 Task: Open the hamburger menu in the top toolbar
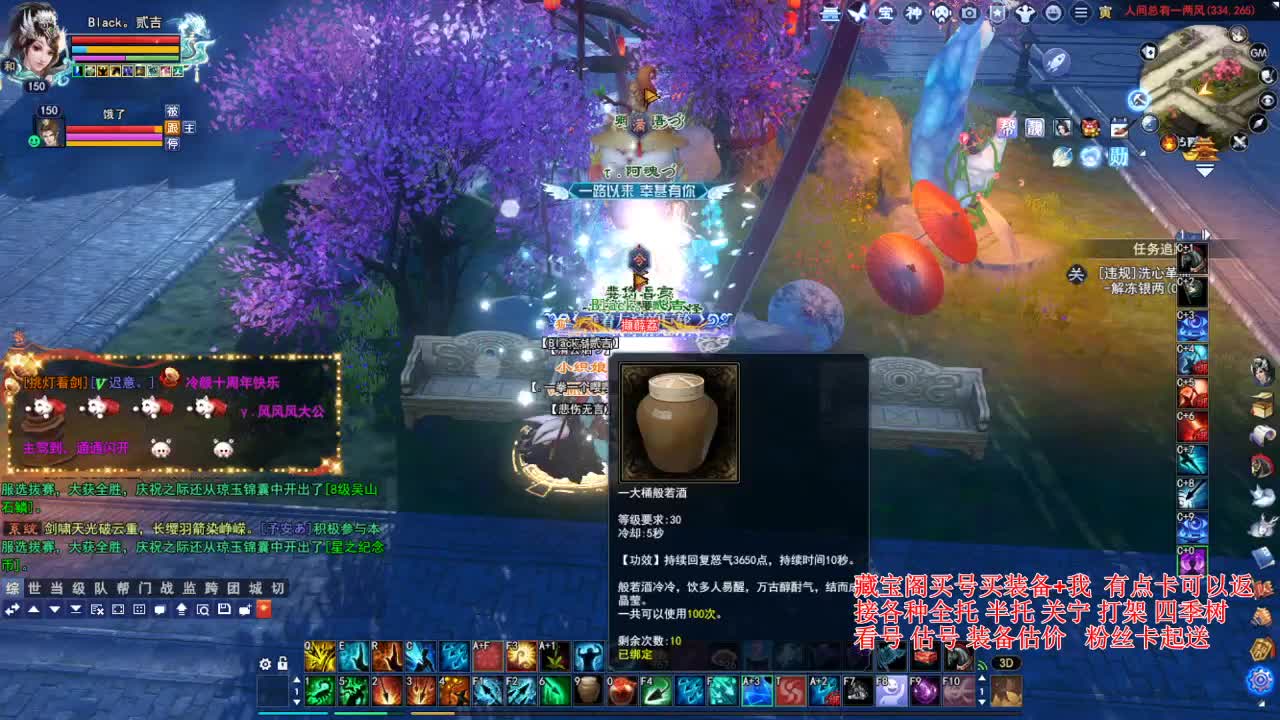1078,13
